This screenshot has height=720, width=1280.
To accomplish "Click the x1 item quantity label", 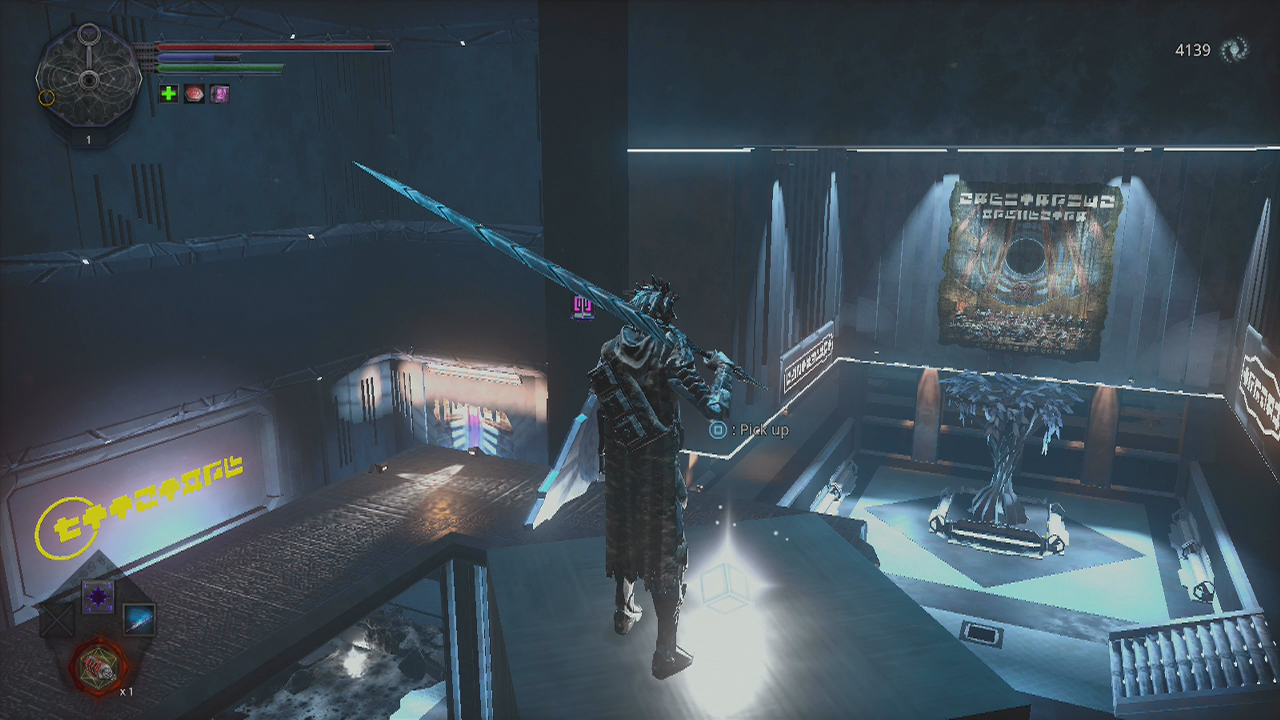I will point(126,691).
